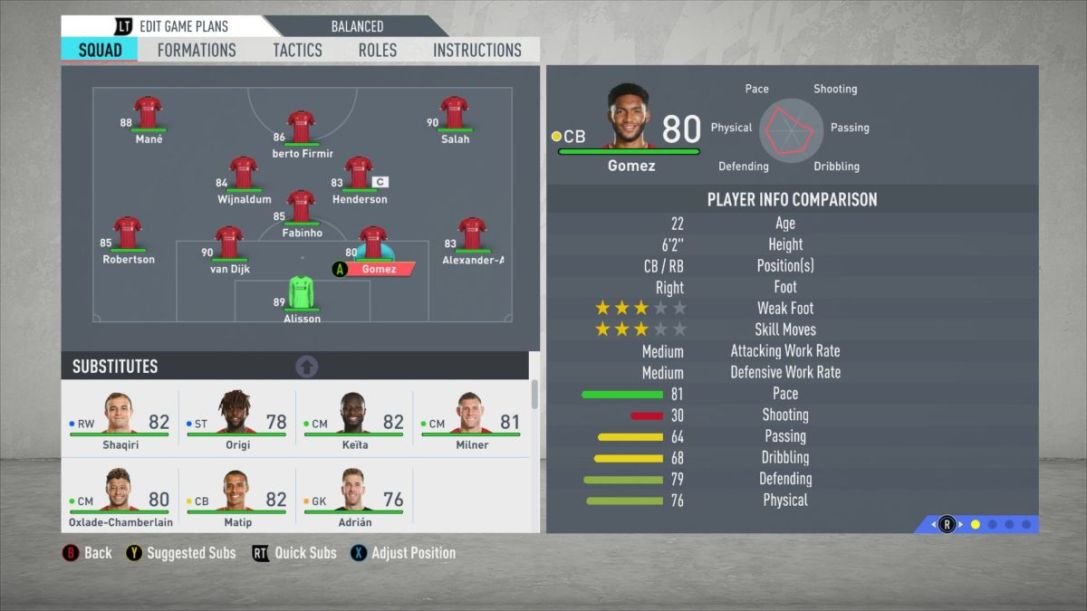This screenshot has height=611, width=1087.
Task: Switch to the Formations tab
Action: [x=196, y=50]
